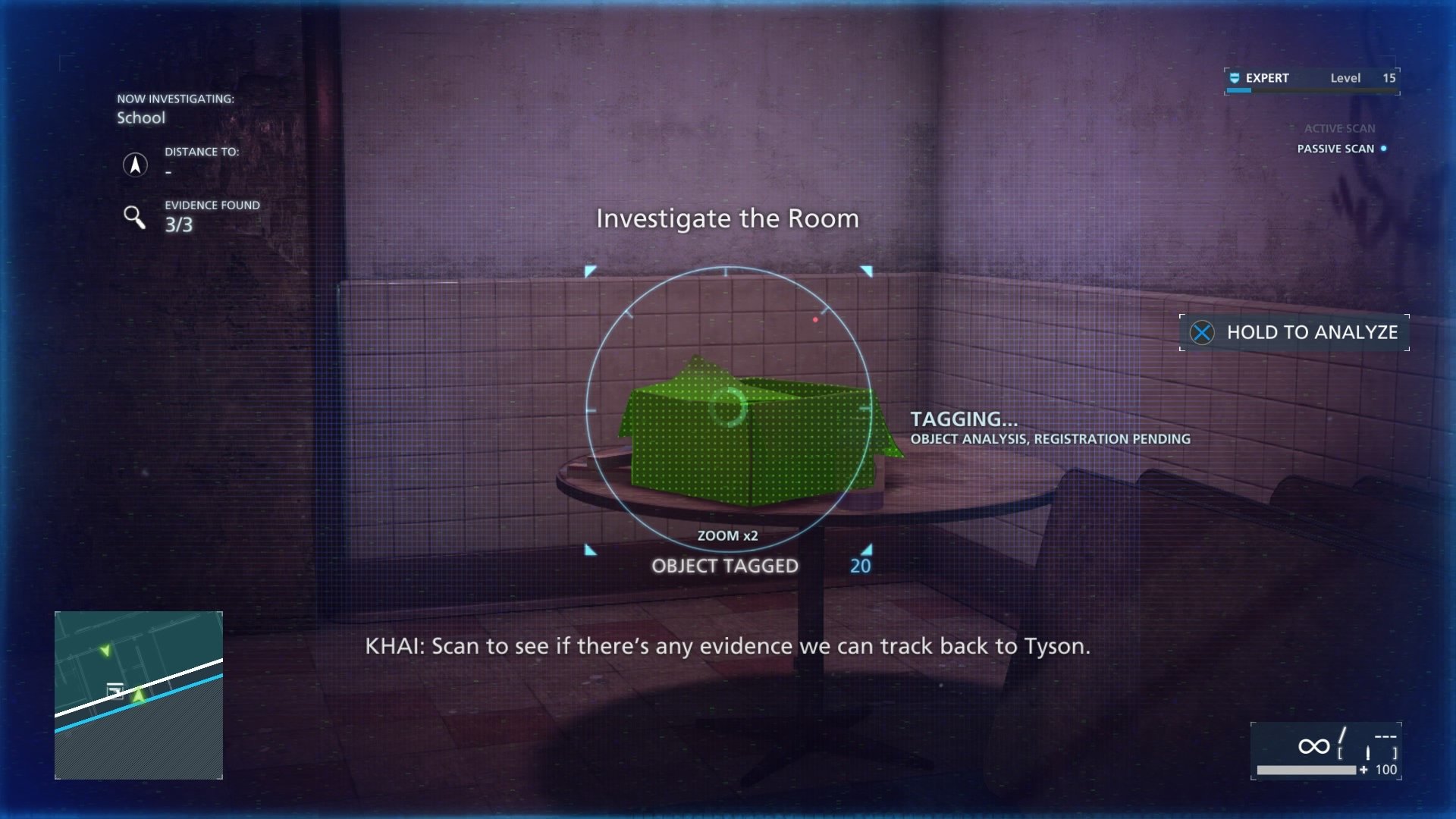
Task: Toggle Passive Scan mode
Action: click(x=1337, y=149)
